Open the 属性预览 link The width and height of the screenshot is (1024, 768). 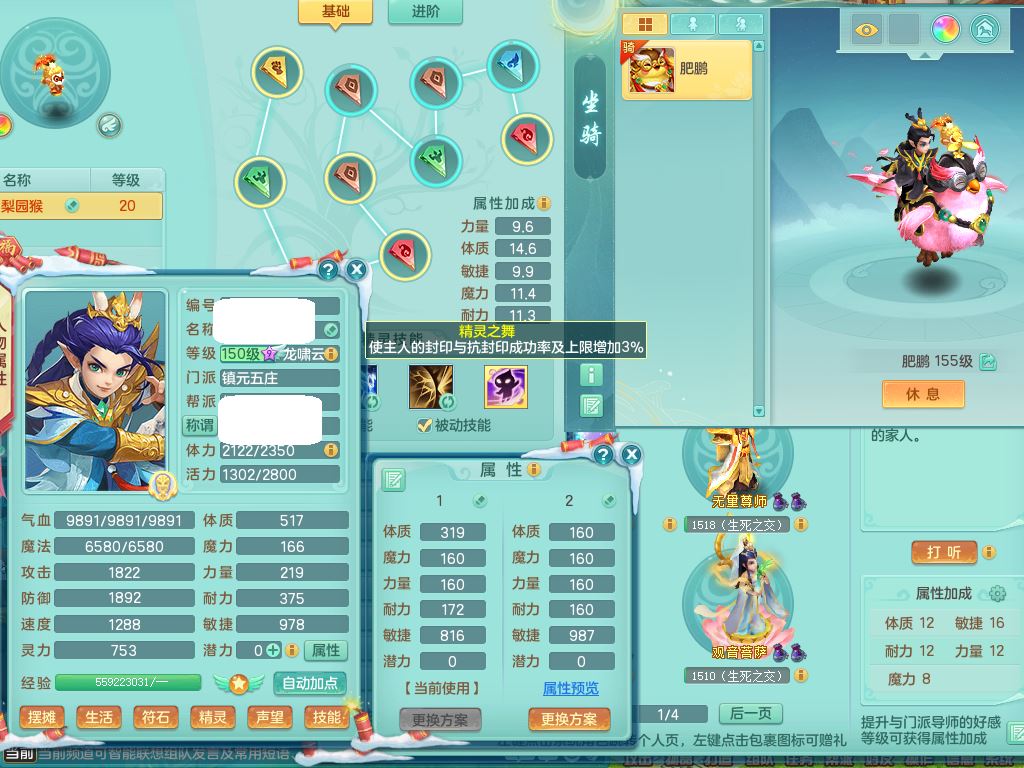[570, 688]
